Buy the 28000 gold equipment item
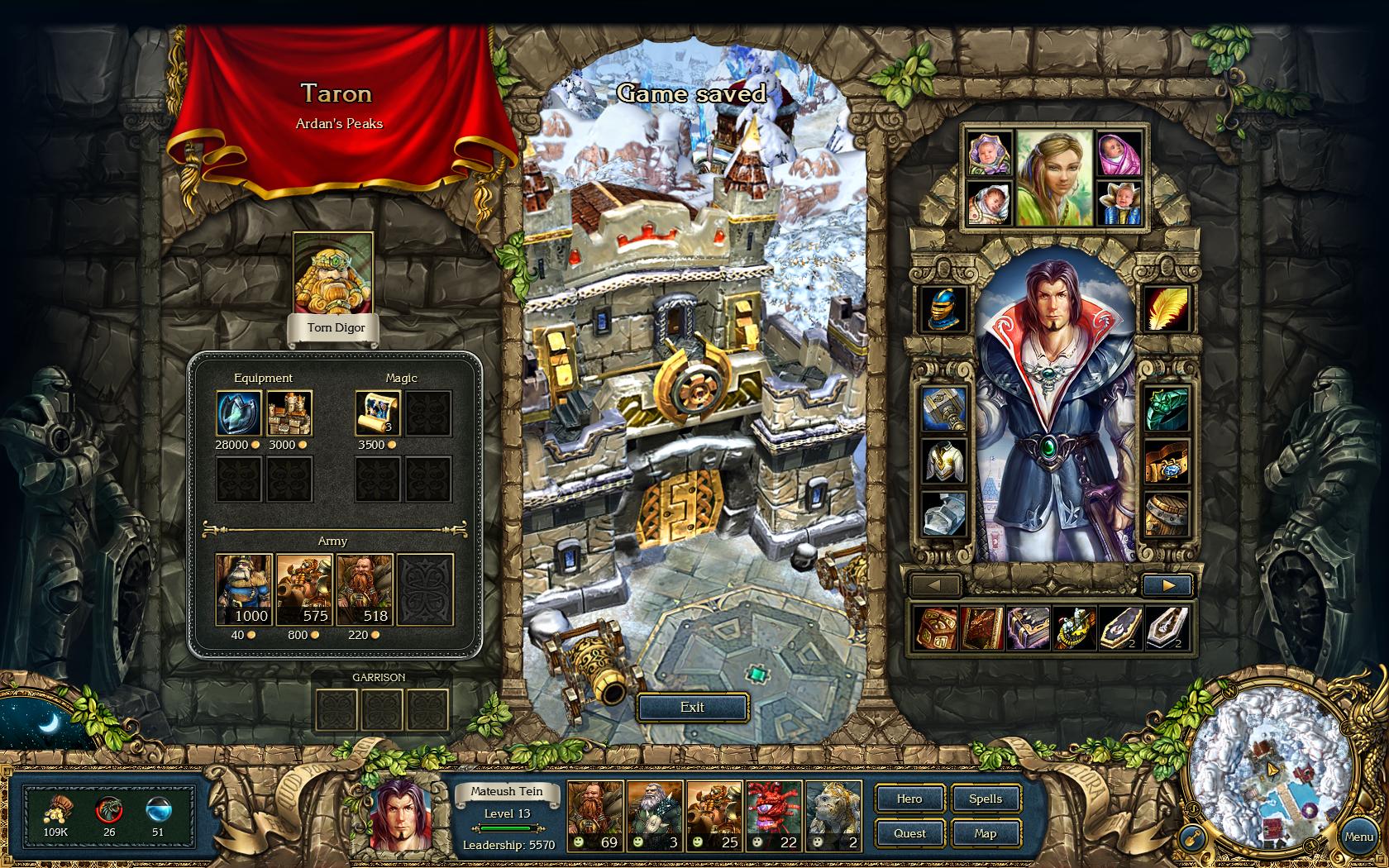Image resolution: width=1389 pixels, height=868 pixels. click(240, 413)
